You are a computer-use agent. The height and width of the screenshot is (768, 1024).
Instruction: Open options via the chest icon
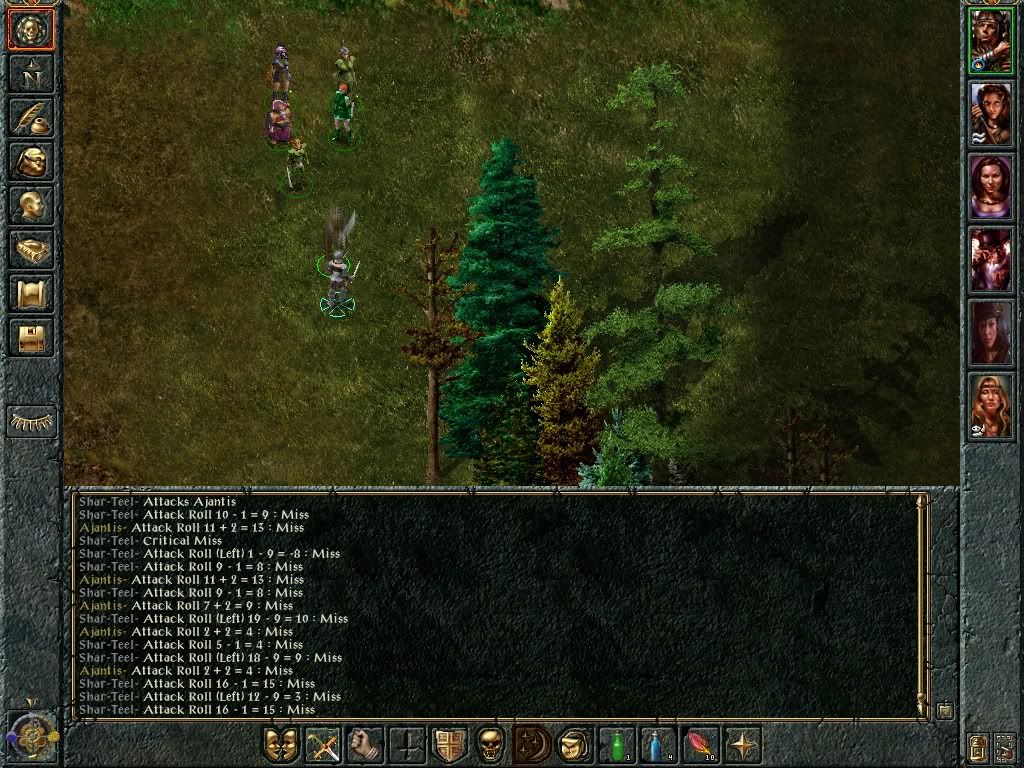point(31,337)
